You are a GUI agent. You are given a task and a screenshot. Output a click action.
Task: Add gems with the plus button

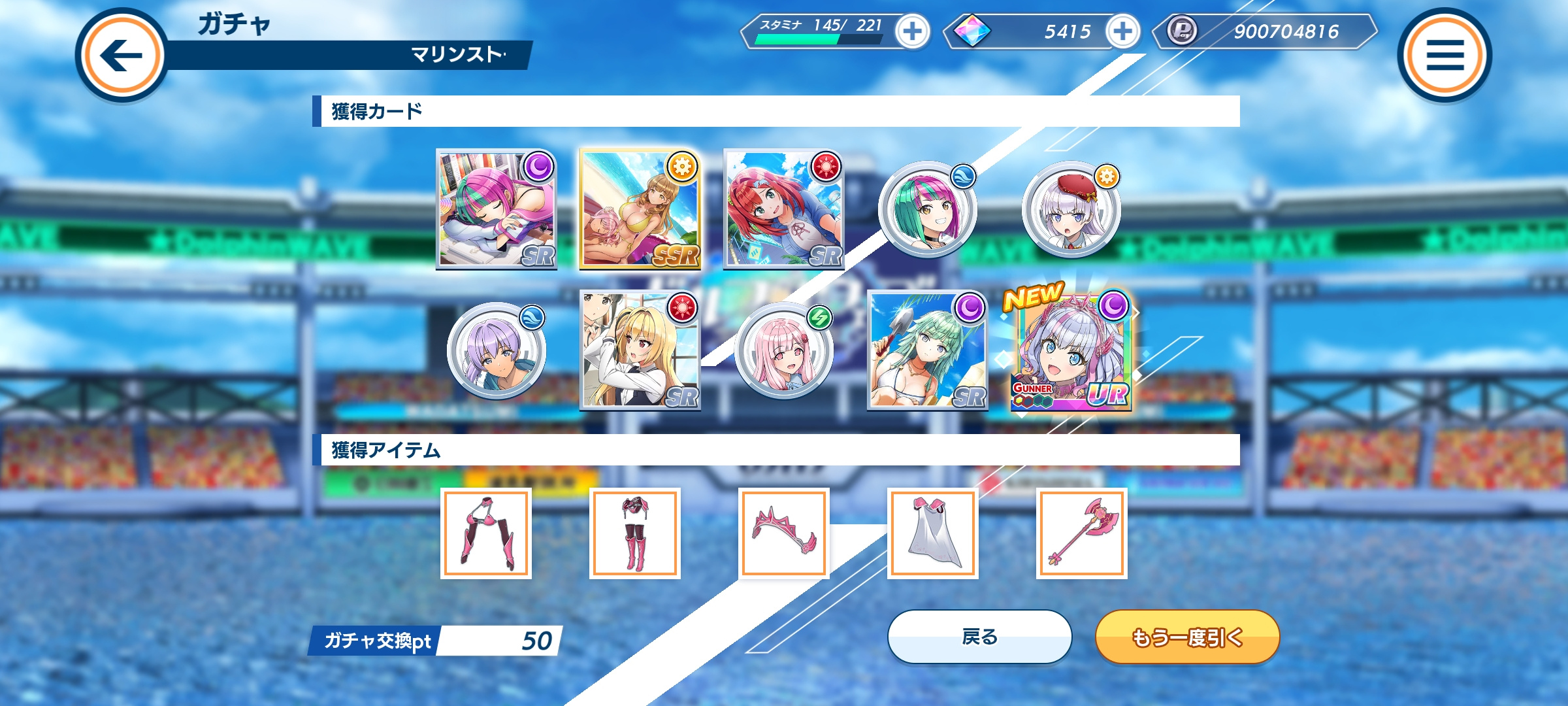(1122, 31)
